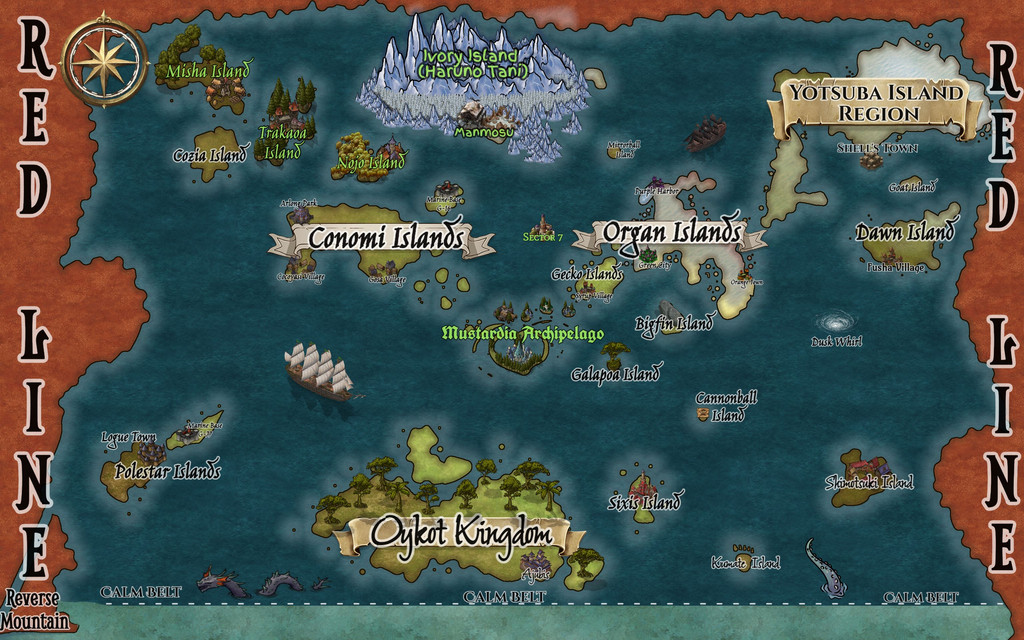Viewport: 1024px width, 640px height.
Task: Select the Organ Islands banner
Action: tap(671, 234)
